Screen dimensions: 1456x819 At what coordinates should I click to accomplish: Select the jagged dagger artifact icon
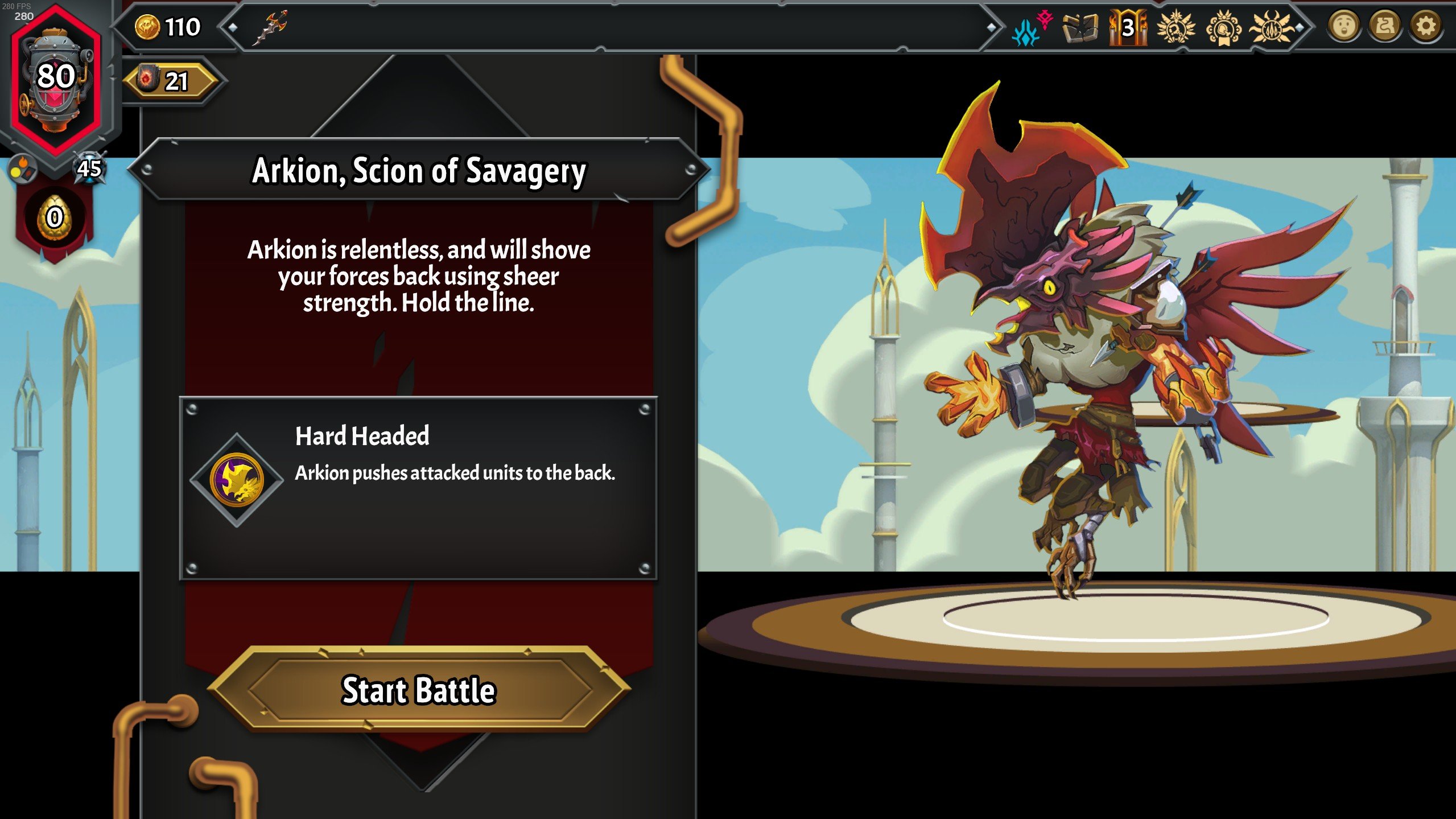point(270,27)
